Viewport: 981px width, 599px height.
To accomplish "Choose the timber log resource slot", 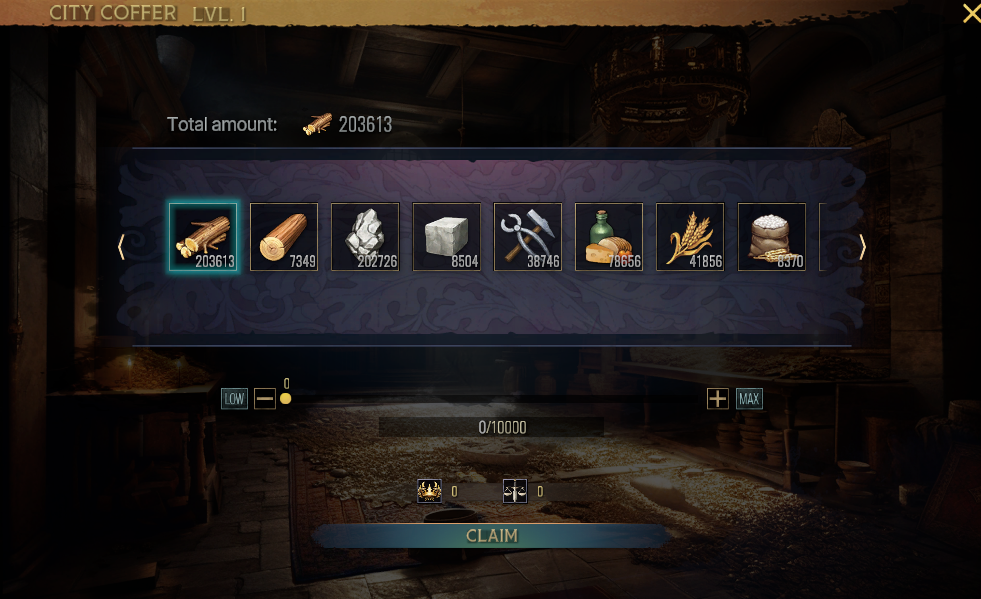I will (x=284, y=237).
